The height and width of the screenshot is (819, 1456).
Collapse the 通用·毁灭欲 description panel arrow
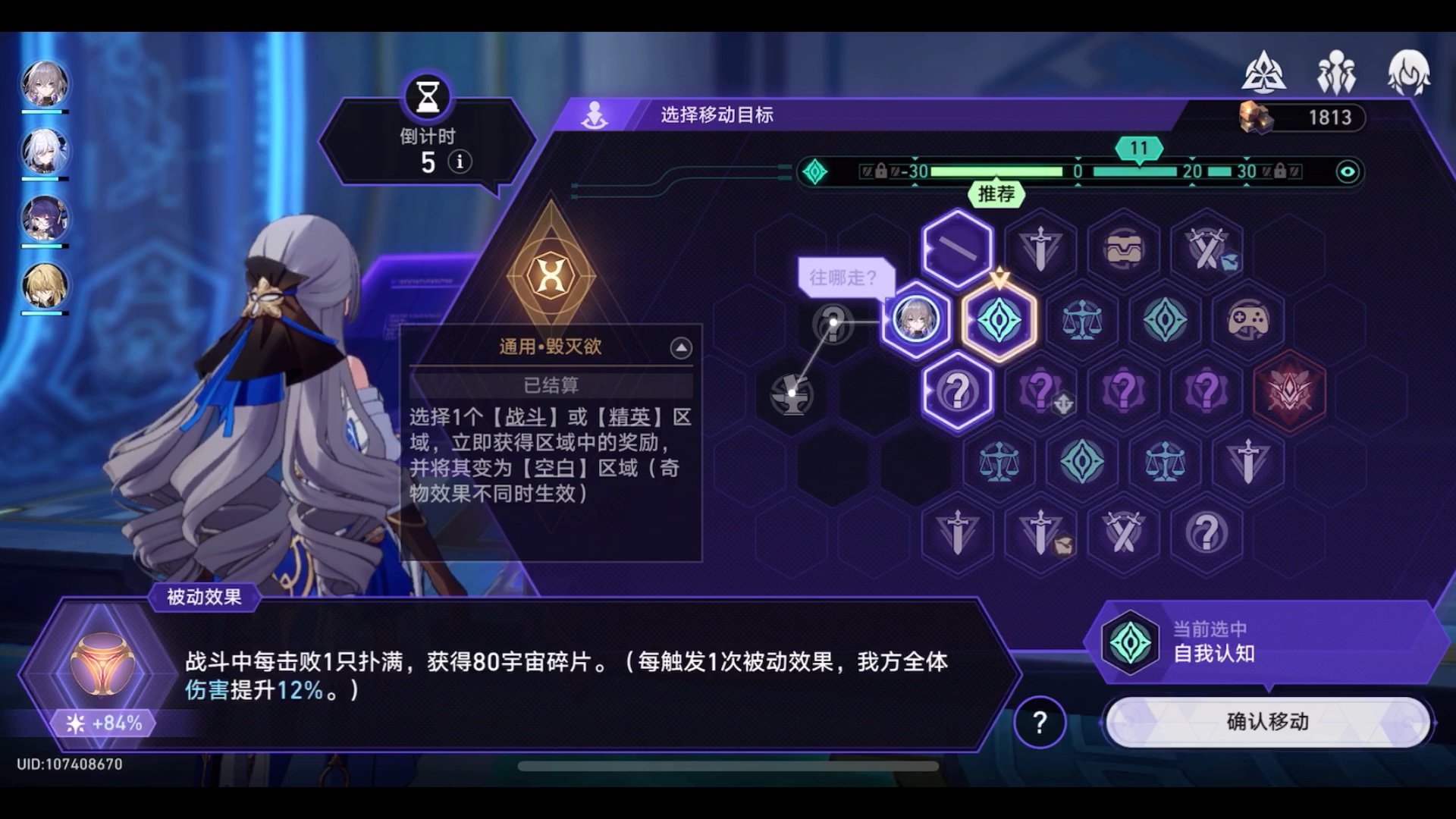click(682, 347)
